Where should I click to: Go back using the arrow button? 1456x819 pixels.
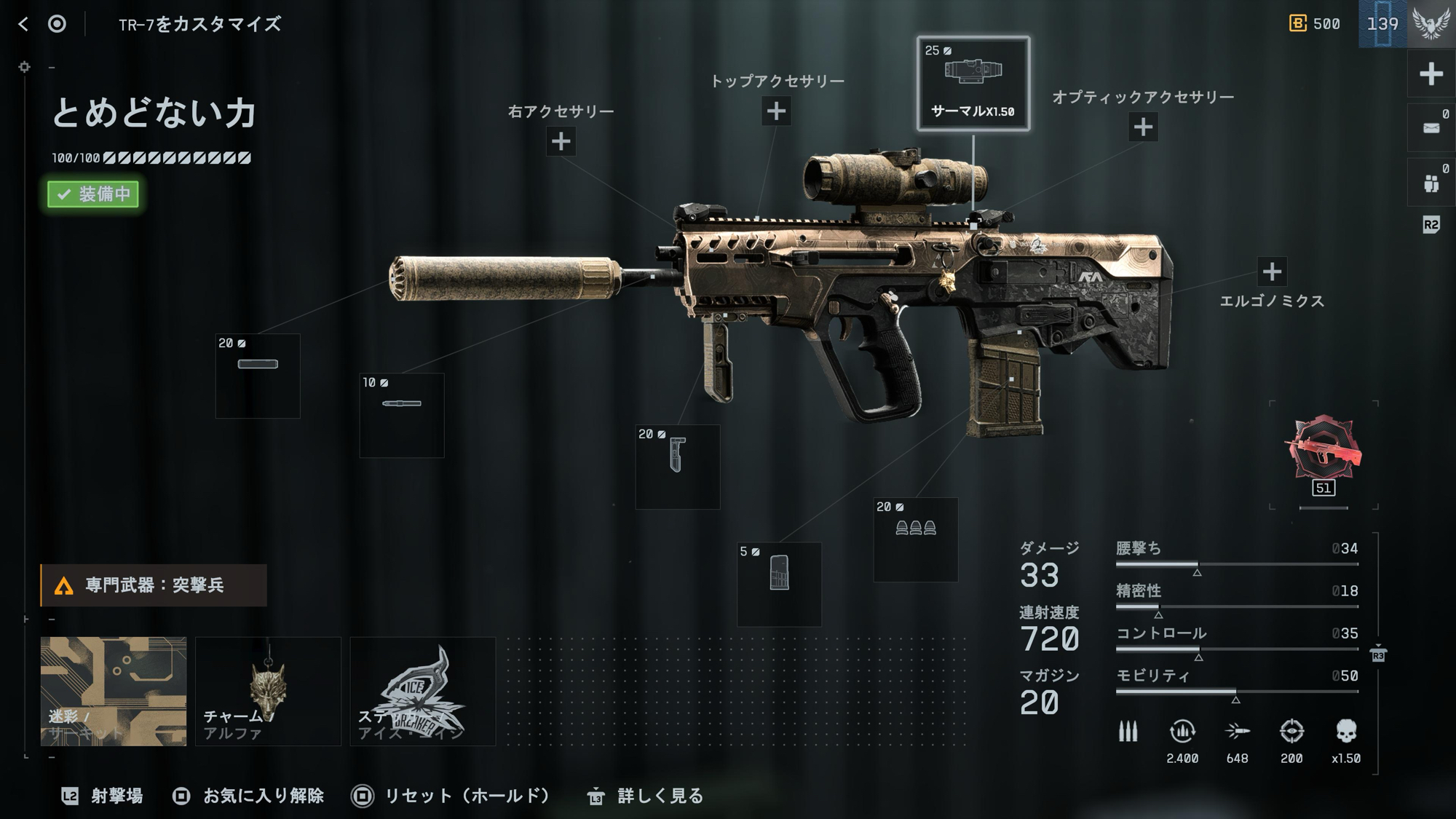tap(23, 24)
